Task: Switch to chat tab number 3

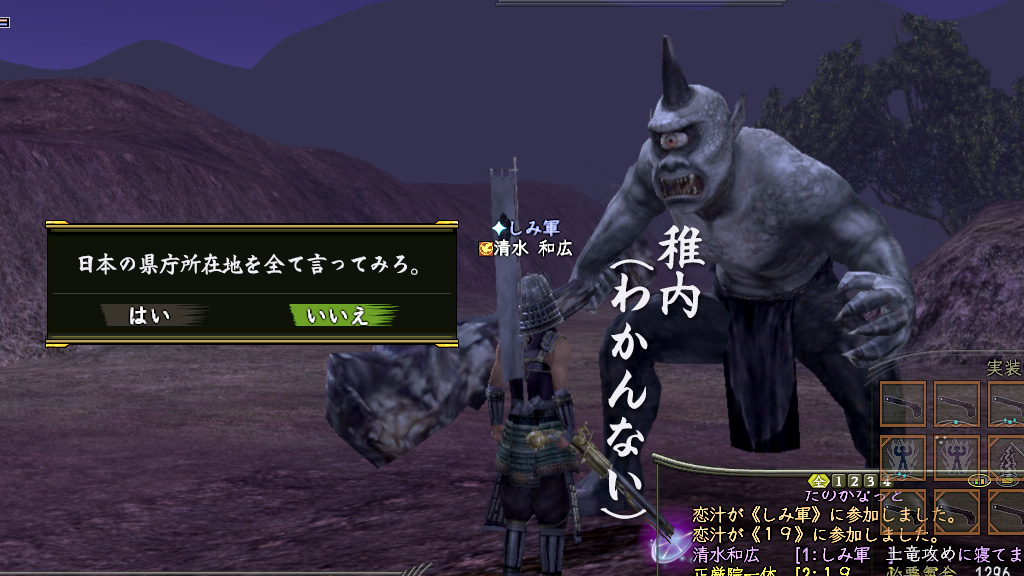Action: click(x=870, y=480)
